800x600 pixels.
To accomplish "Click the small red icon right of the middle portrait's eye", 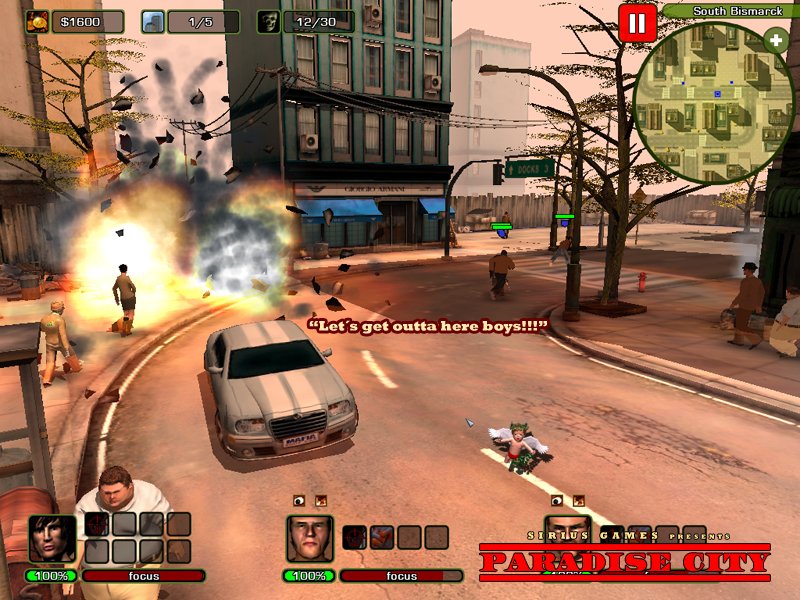I will (x=320, y=500).
